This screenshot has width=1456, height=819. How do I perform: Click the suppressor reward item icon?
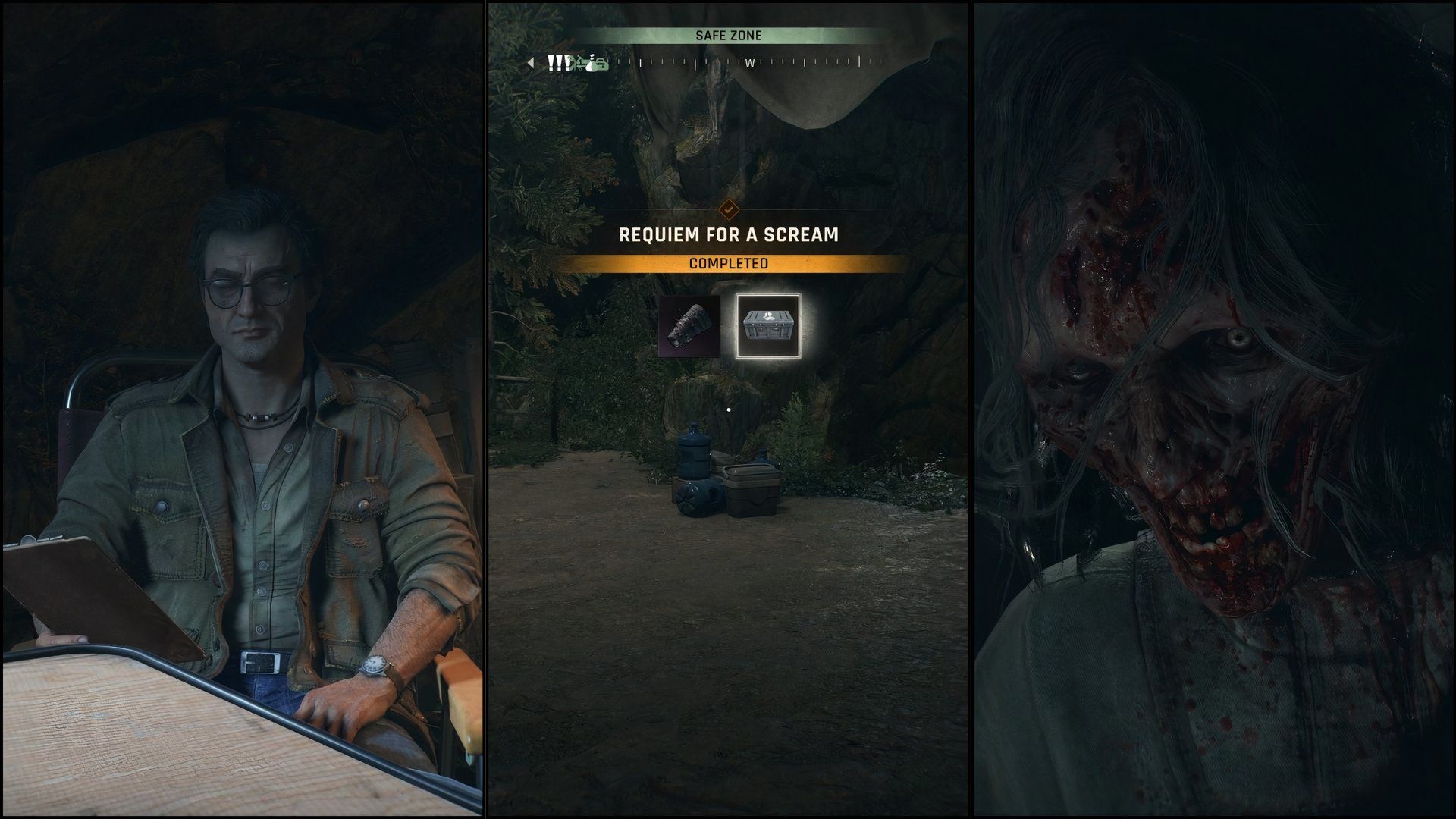tap(690, 326)
